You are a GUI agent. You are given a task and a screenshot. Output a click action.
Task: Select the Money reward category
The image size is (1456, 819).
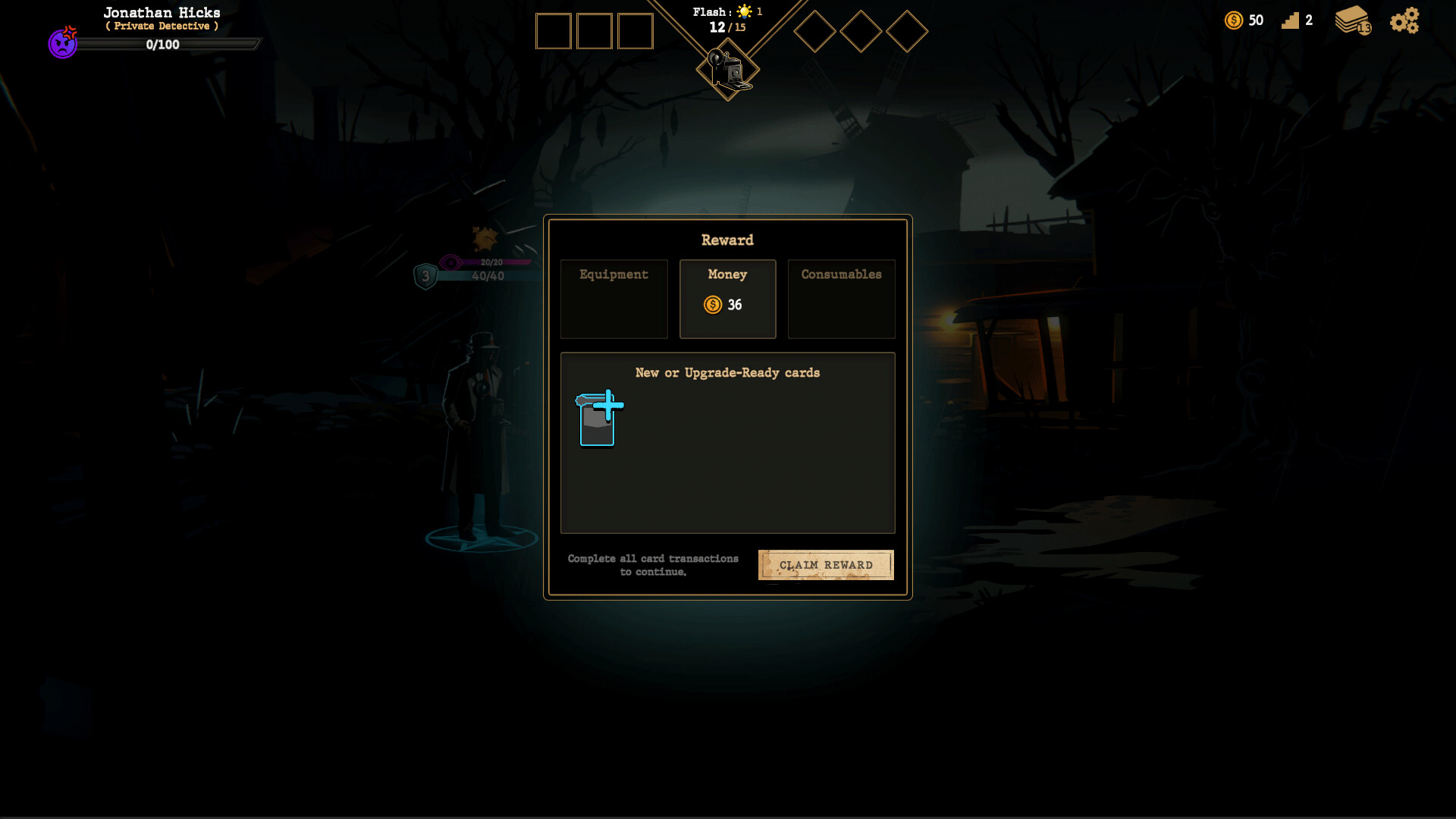(x=727, y=299)
